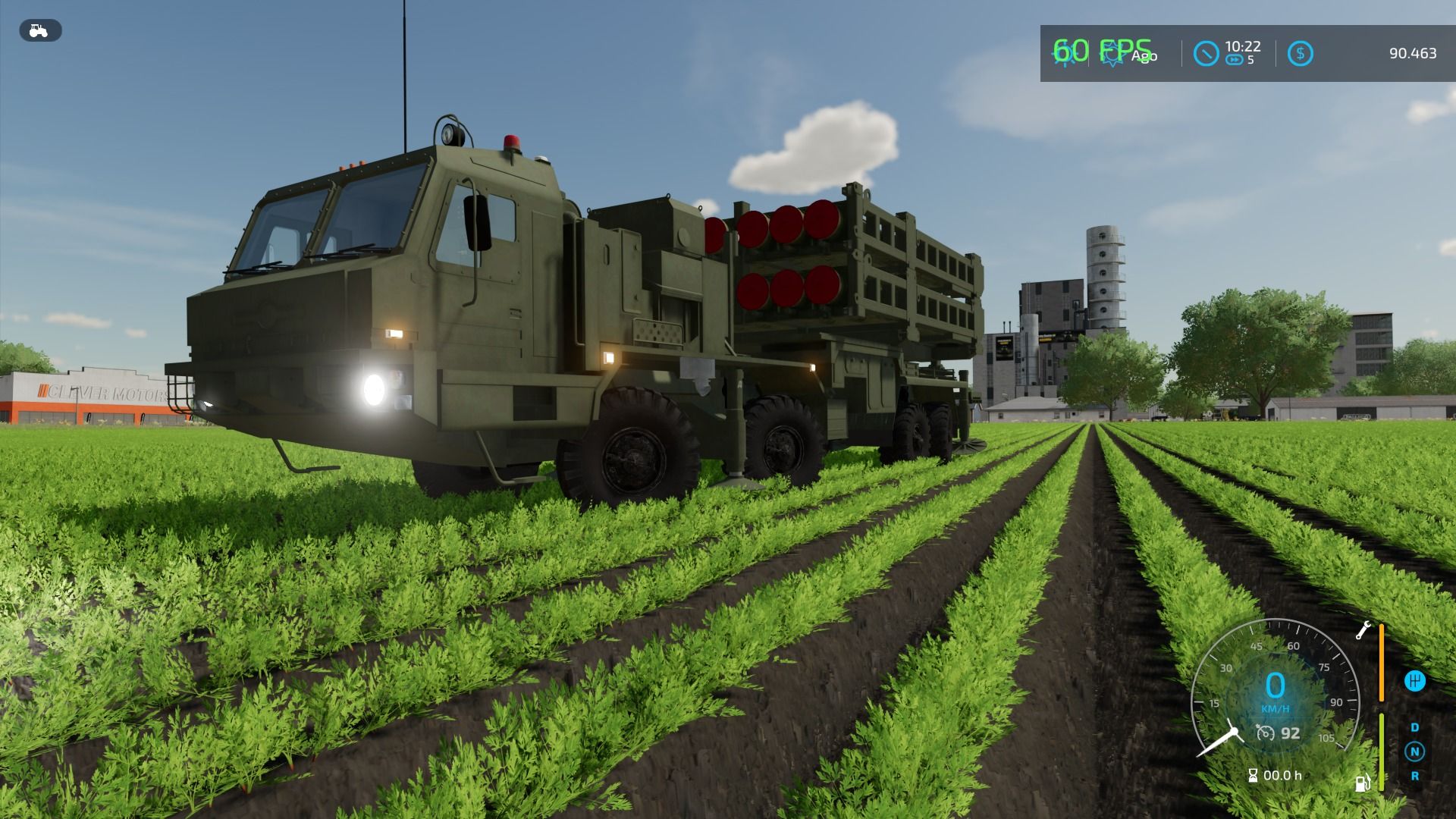Viewport: 1456px width, 819px height.
Task: Click the tractor vehicle icon badge
Action: pos(39,30)
